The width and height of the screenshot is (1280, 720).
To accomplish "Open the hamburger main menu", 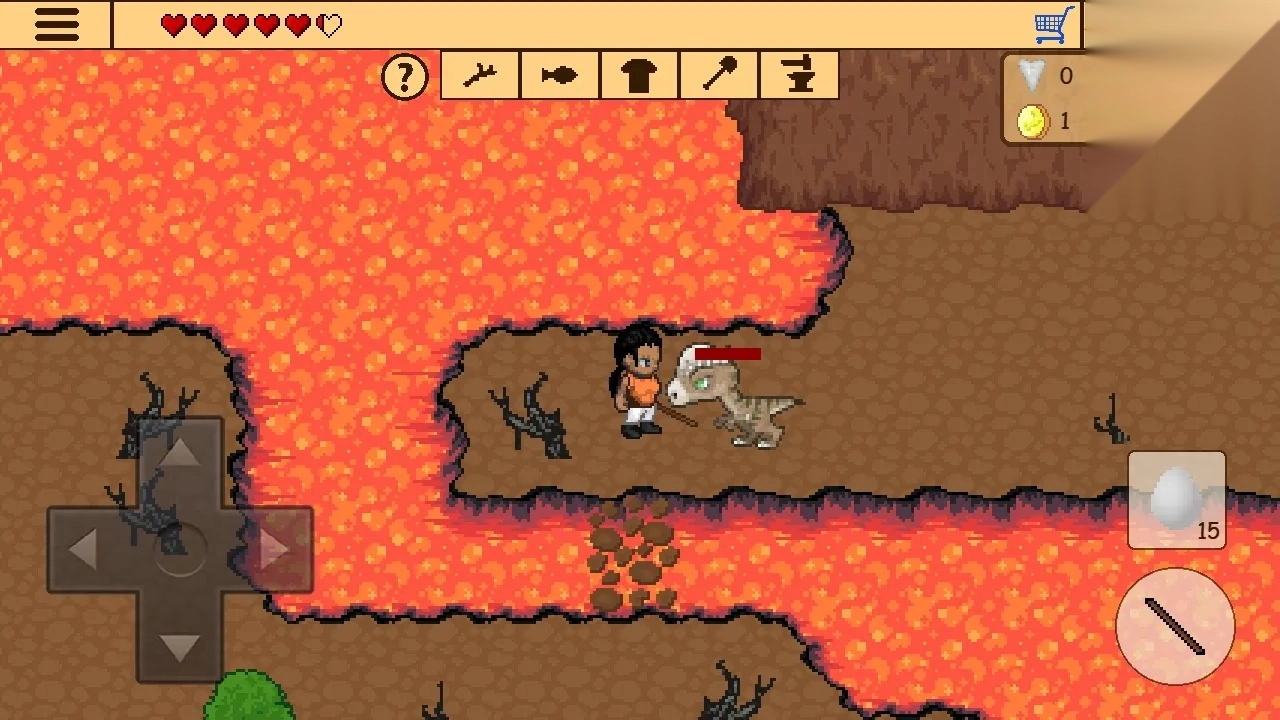I will pos(56,25).
